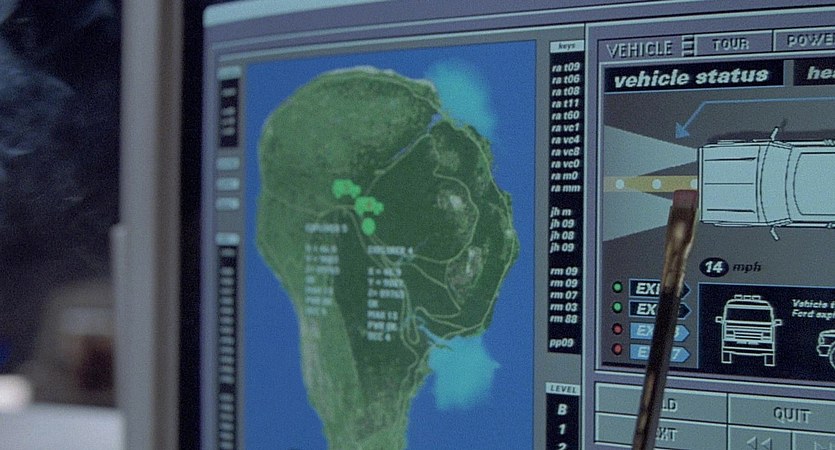Pick the rm 88 key entry
This screenshot has width=835, height=450.
pyautogui.click(x=564, y=319)
